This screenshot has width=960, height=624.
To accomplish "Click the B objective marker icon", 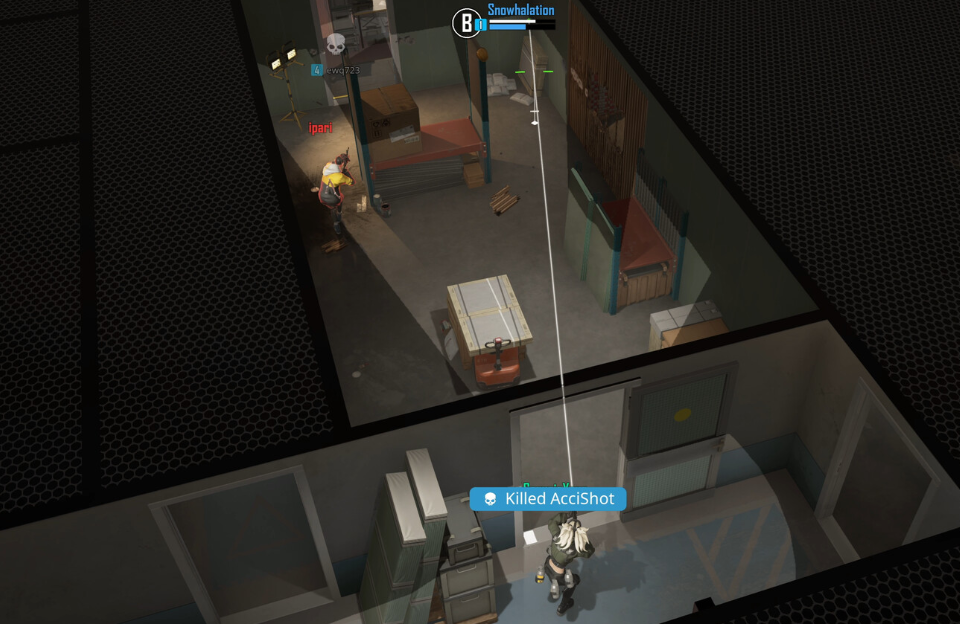I will (x=466, y=23).
